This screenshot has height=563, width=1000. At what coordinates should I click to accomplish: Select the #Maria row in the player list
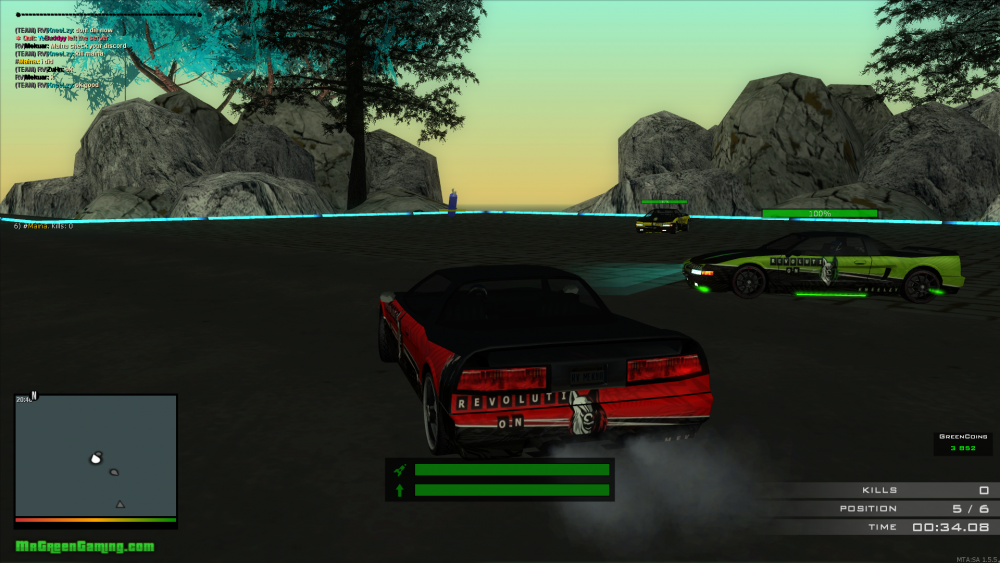point(43,226)
